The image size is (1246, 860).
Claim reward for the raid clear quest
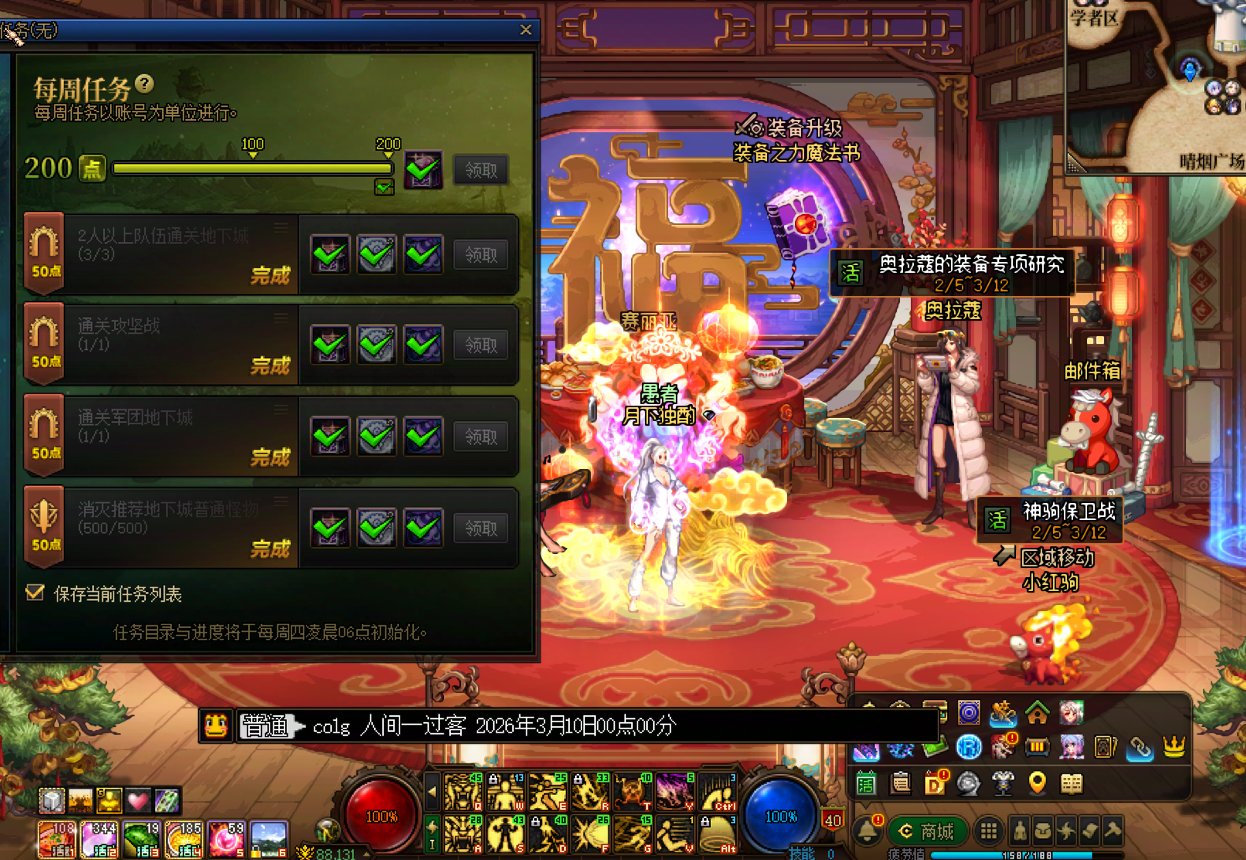pyautogui.click(x=480, y=345)
